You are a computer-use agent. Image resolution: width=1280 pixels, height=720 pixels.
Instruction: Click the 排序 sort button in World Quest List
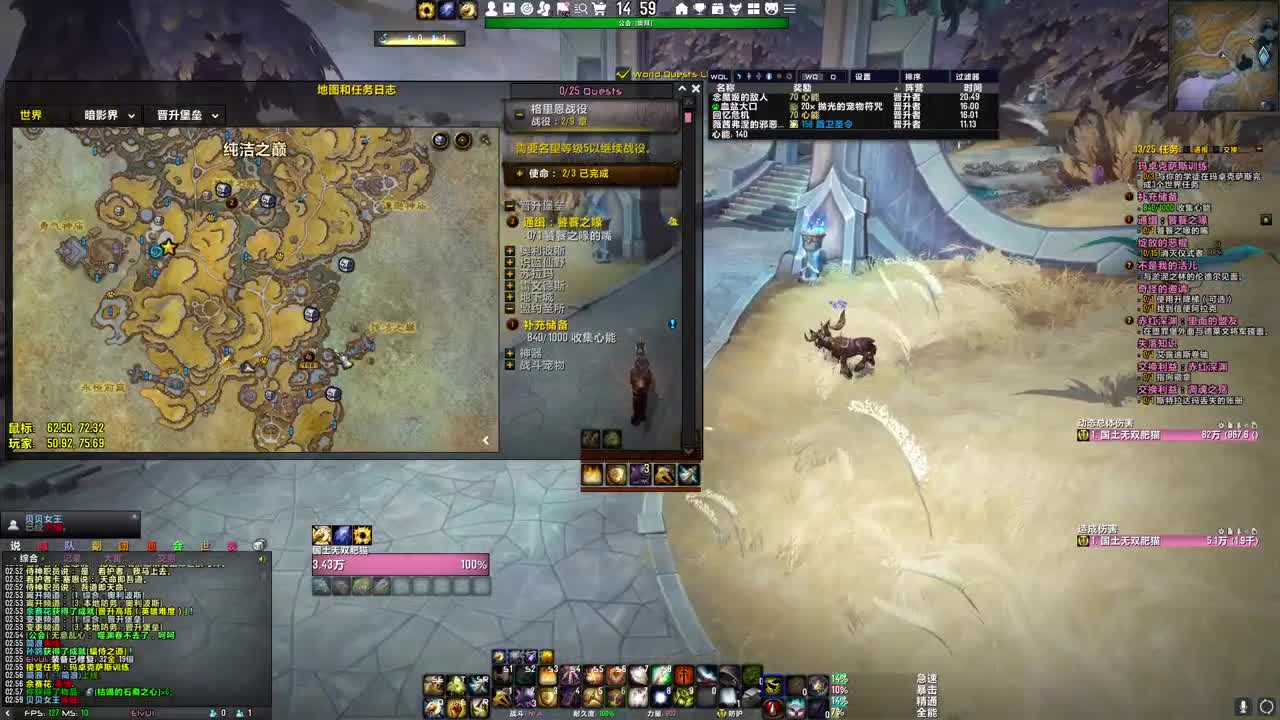pyautogui.click(x=915, y=75)
